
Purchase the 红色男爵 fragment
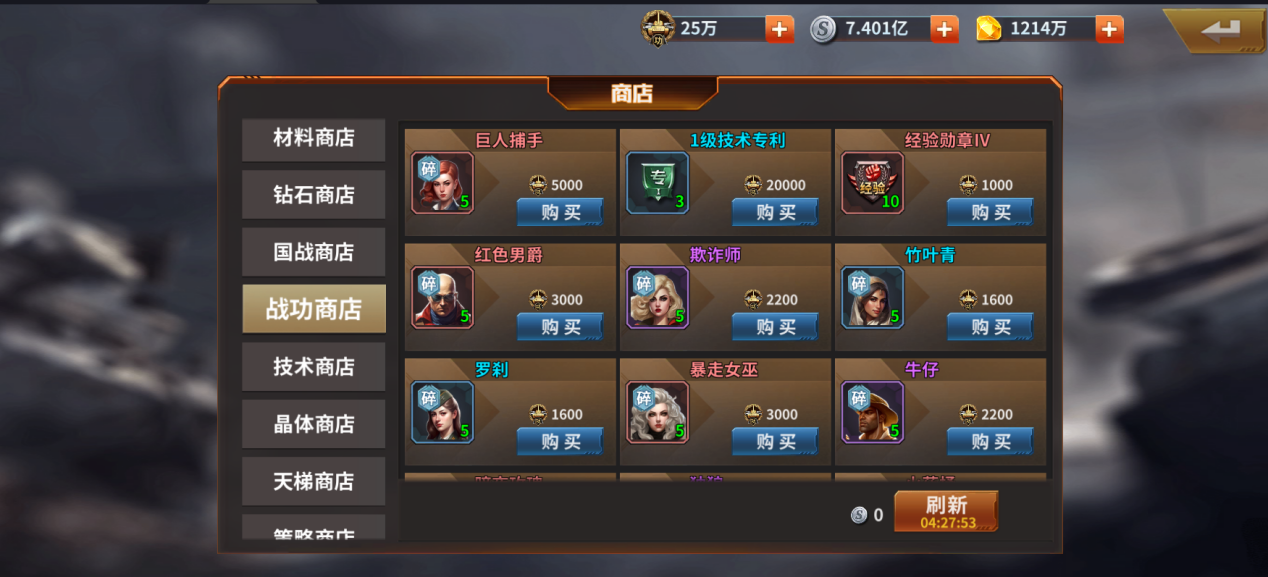[x=559, y=327]
